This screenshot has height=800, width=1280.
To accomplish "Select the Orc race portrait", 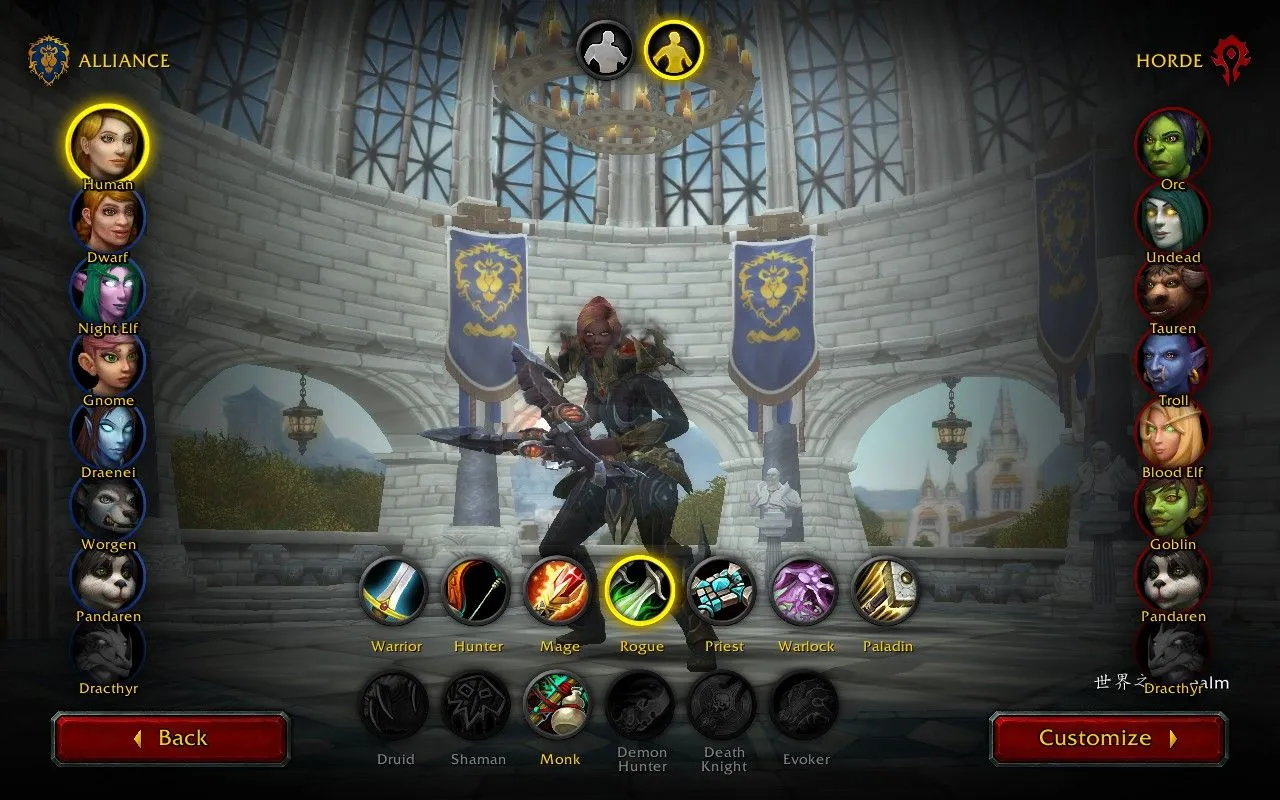I will (x=1172, y=145).
